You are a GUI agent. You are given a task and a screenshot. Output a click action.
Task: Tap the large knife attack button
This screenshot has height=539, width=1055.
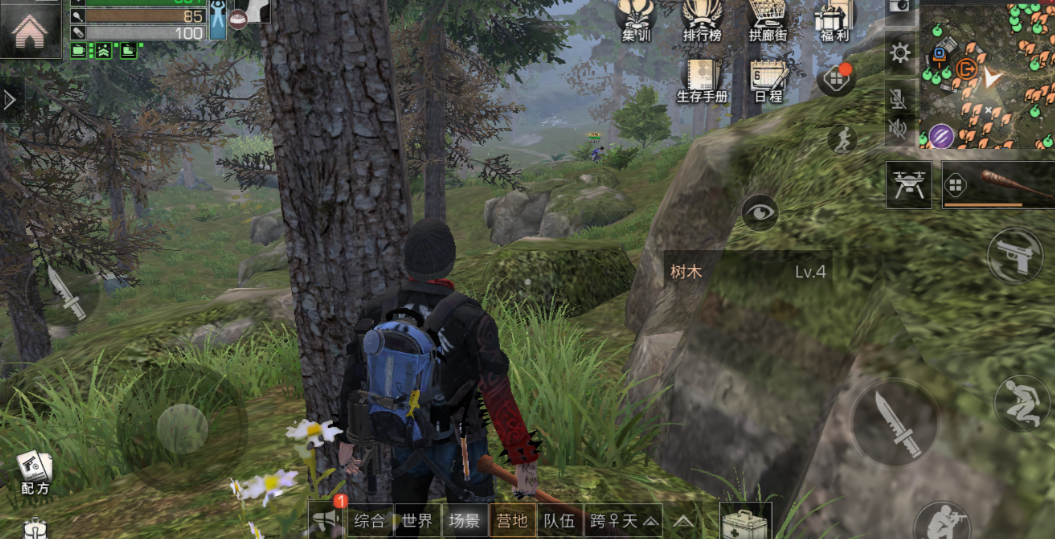(893, 420)
